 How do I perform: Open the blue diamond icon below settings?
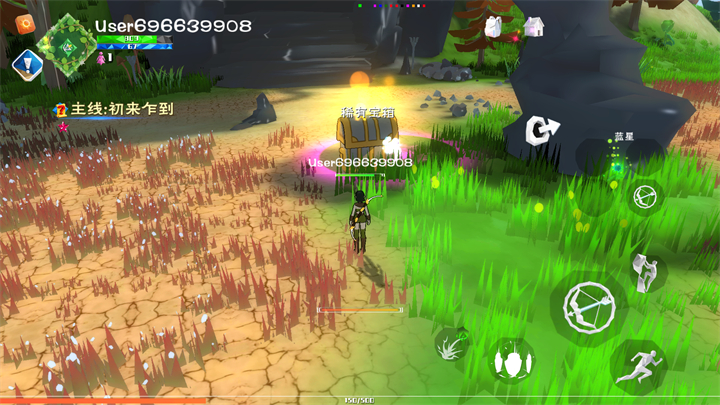click(x=22, y=64)
